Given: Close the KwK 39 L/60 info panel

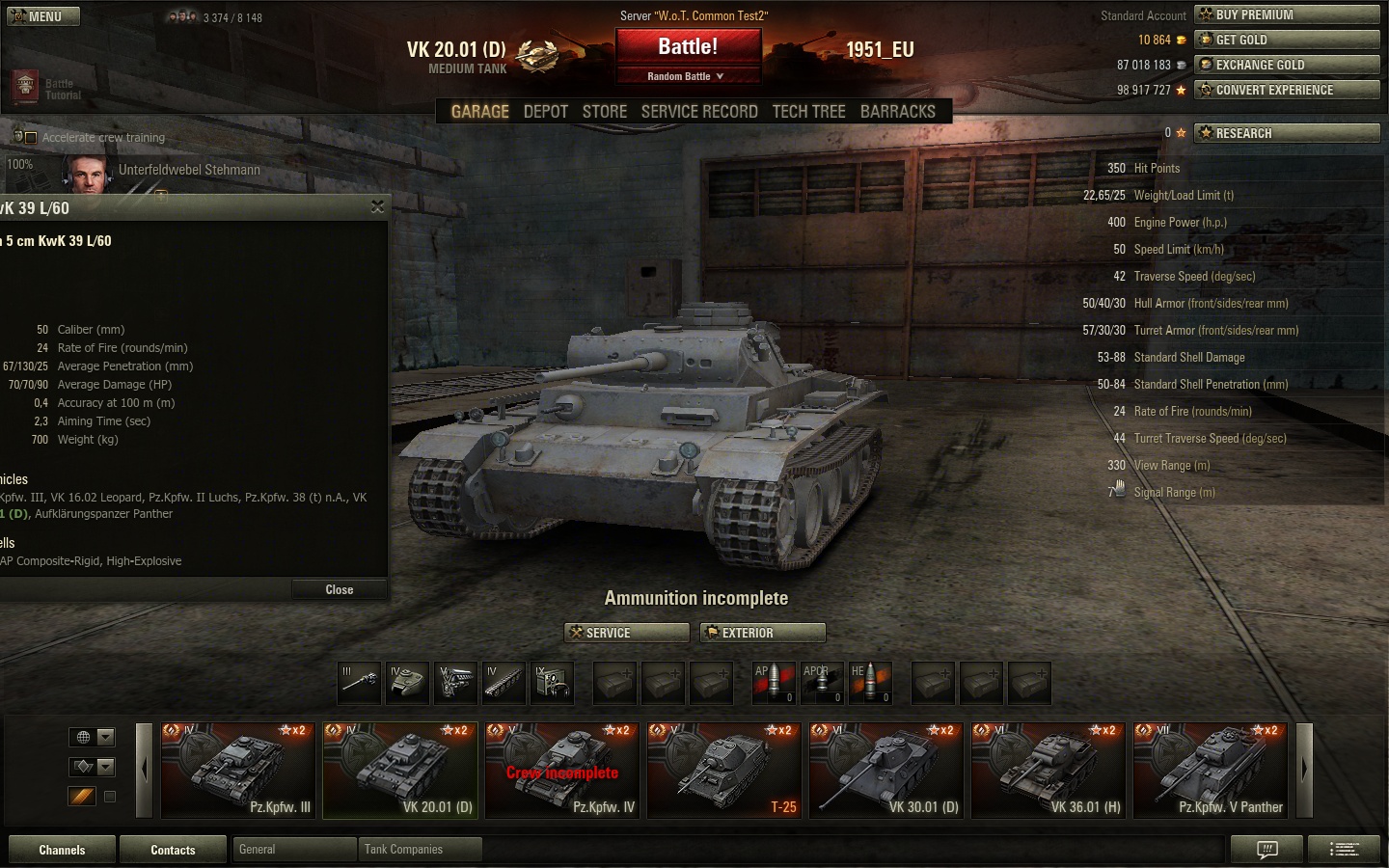Looking at the screenshot, I should click(x=339, y=589).
